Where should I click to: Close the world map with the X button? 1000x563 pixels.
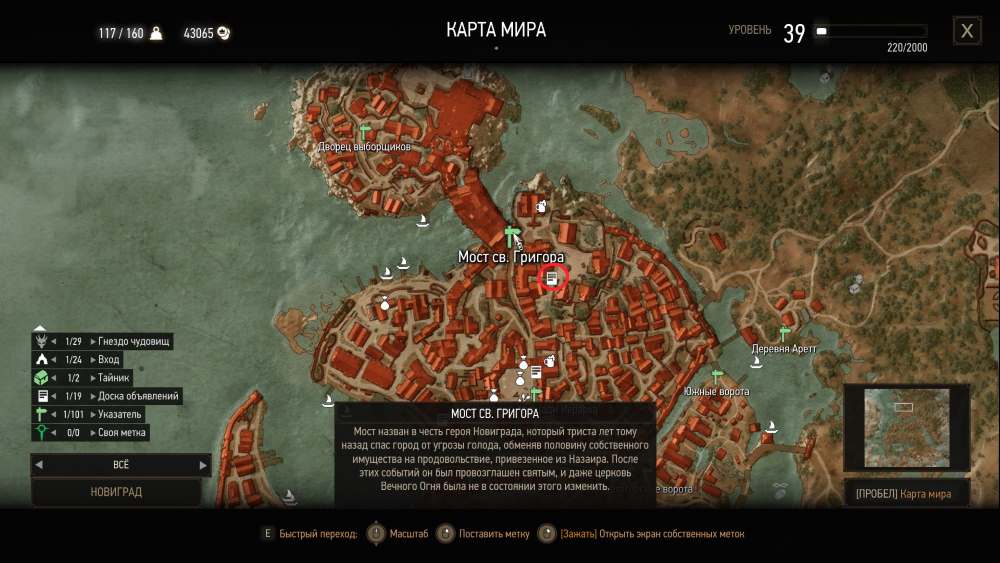click(x=967, y=31)
